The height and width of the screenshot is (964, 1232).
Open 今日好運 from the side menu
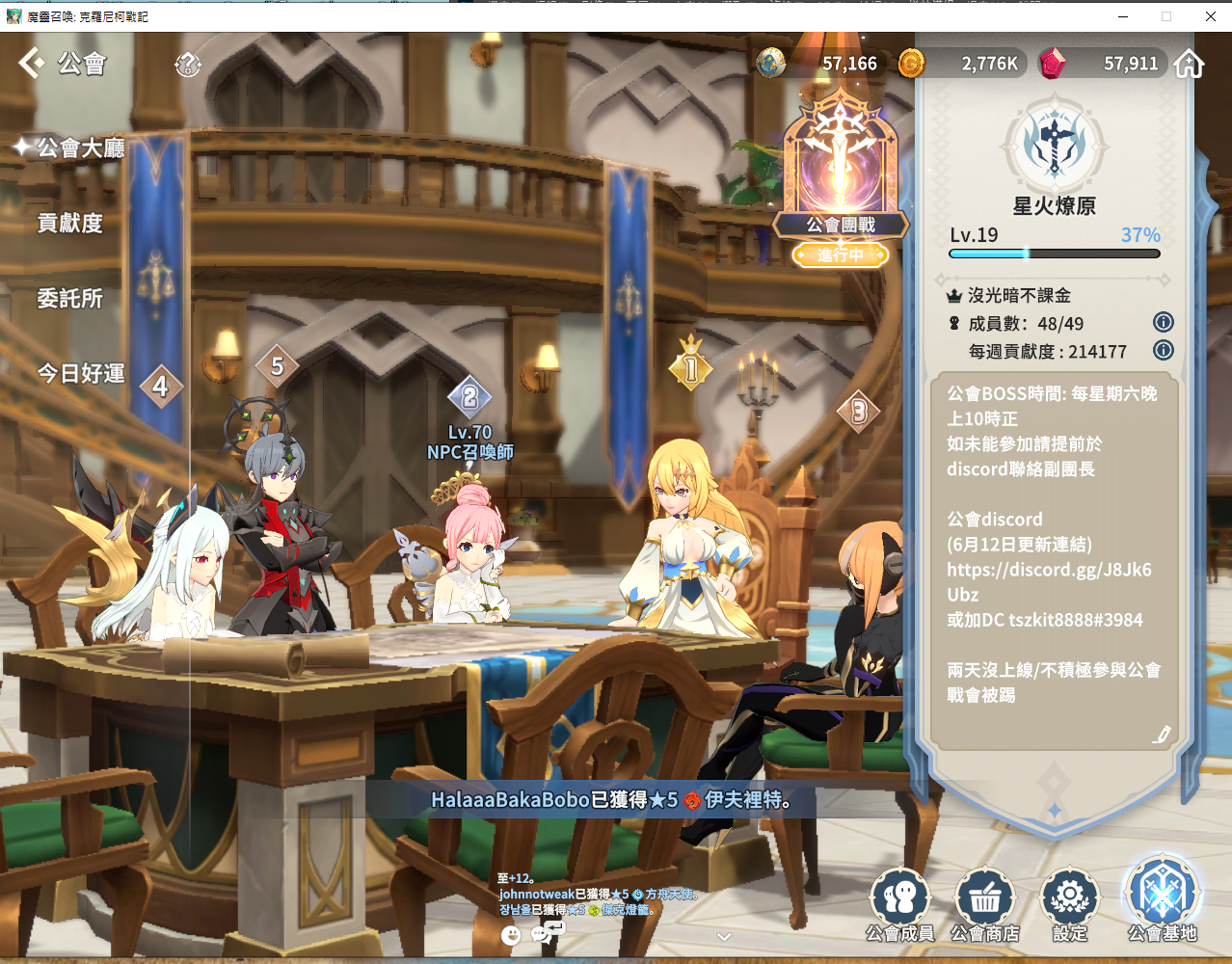[81, 373]
